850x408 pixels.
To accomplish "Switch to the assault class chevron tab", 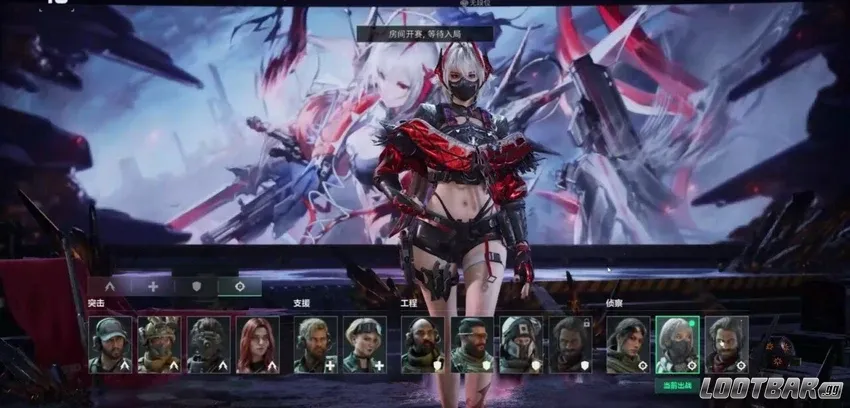I will (110, 286).
